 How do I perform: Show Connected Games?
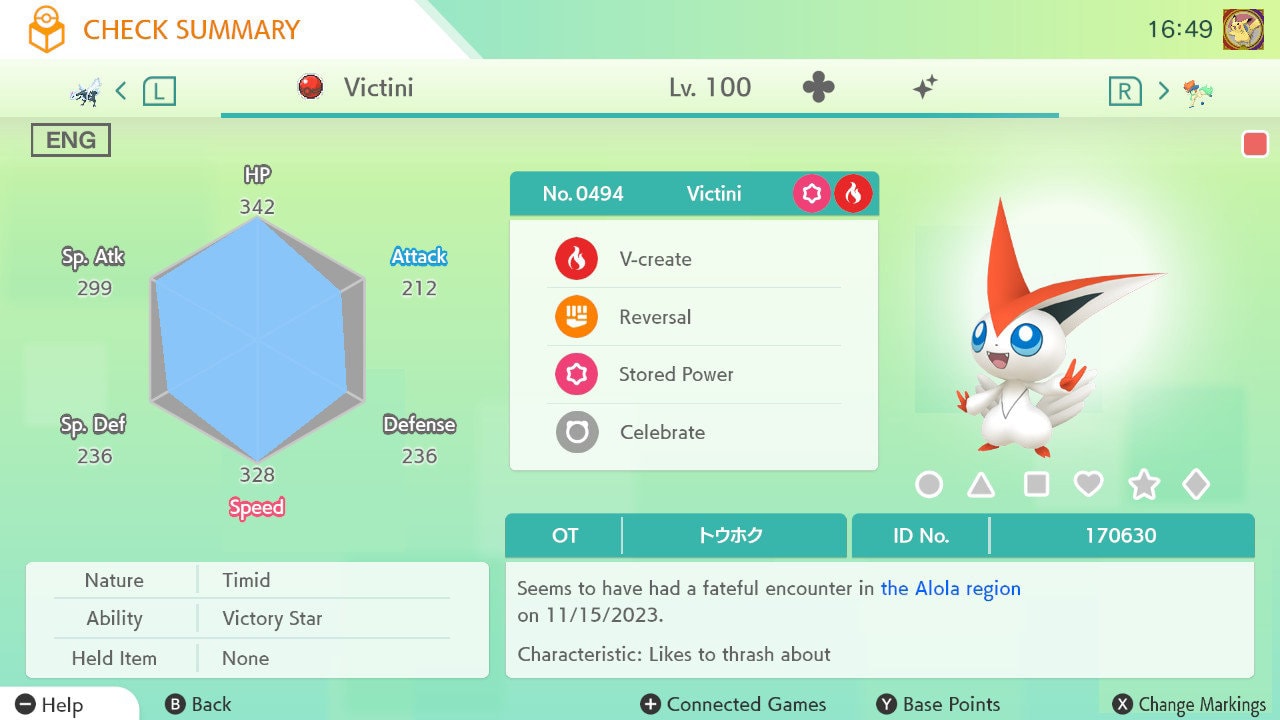click(x=734, y=704)
